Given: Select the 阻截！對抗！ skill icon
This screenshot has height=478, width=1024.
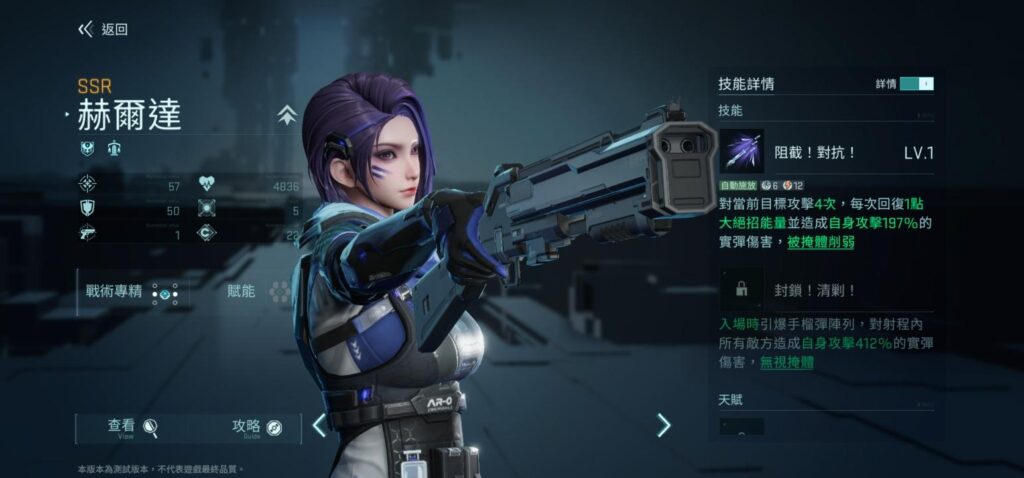Looking at the screenshot, I should pyautogui.click(x=741, y=152).
